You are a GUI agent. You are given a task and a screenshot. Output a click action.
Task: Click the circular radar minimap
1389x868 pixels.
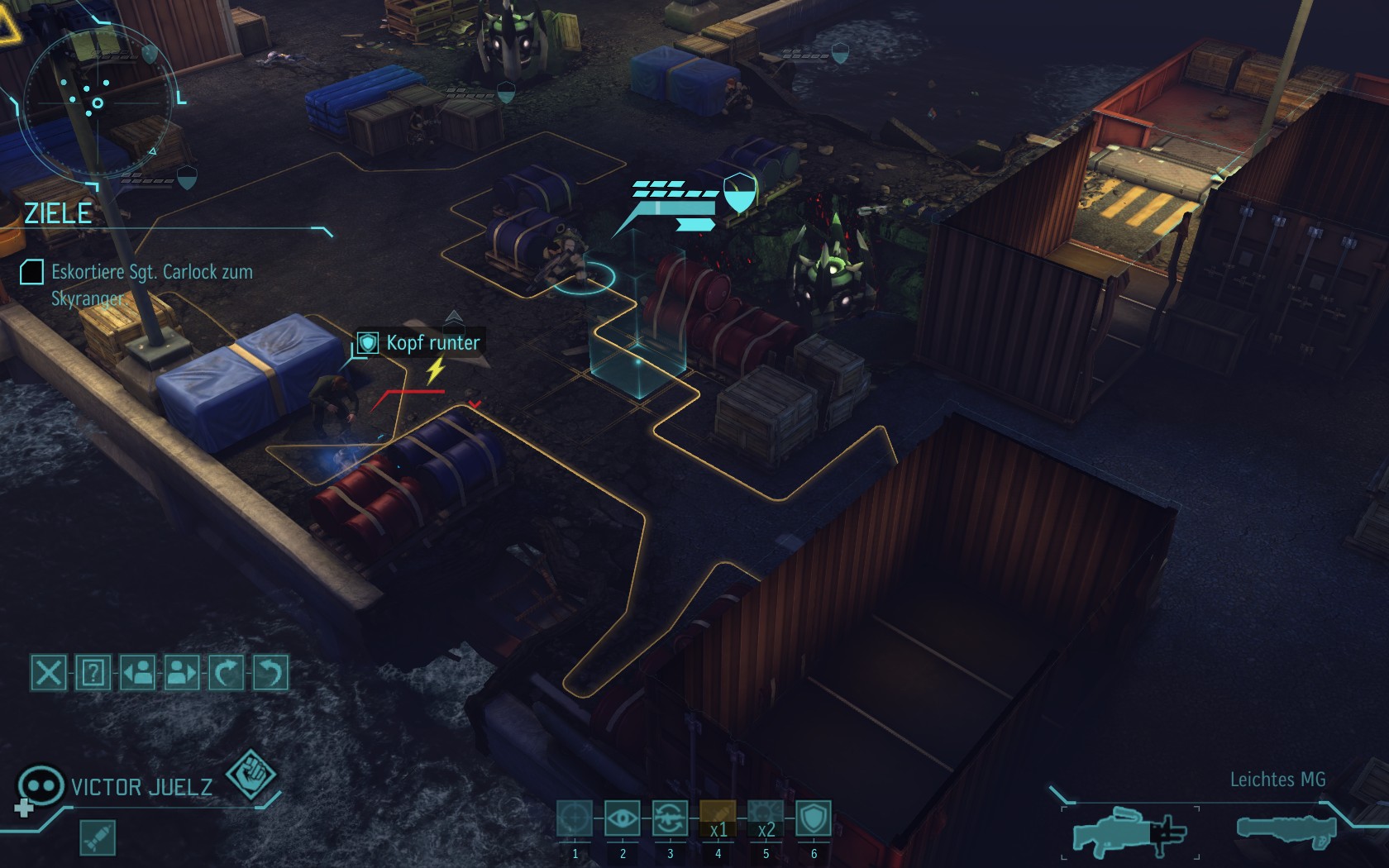[x=98, y=103]
